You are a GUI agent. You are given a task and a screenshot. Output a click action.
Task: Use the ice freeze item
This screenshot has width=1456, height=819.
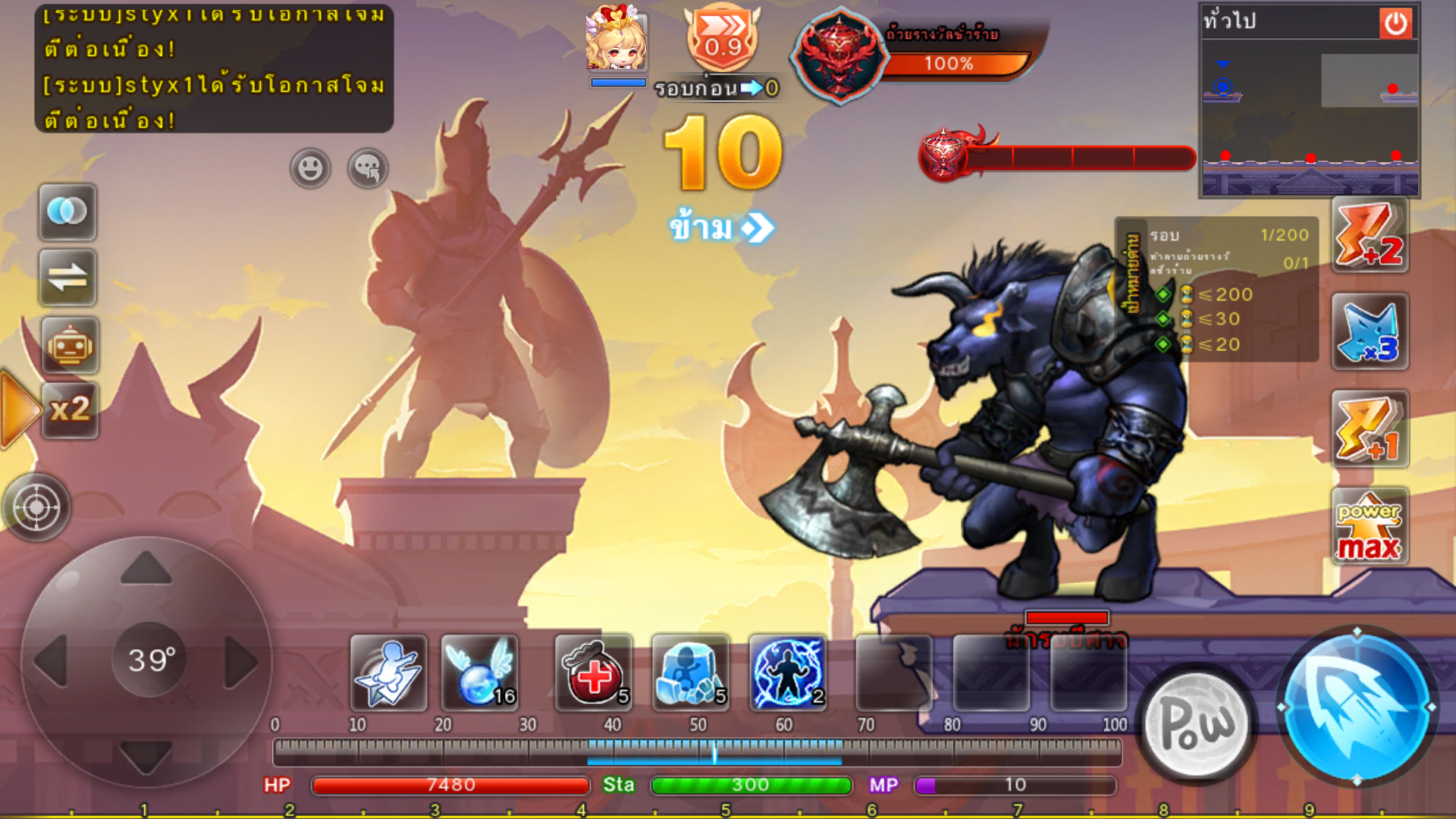690,673
